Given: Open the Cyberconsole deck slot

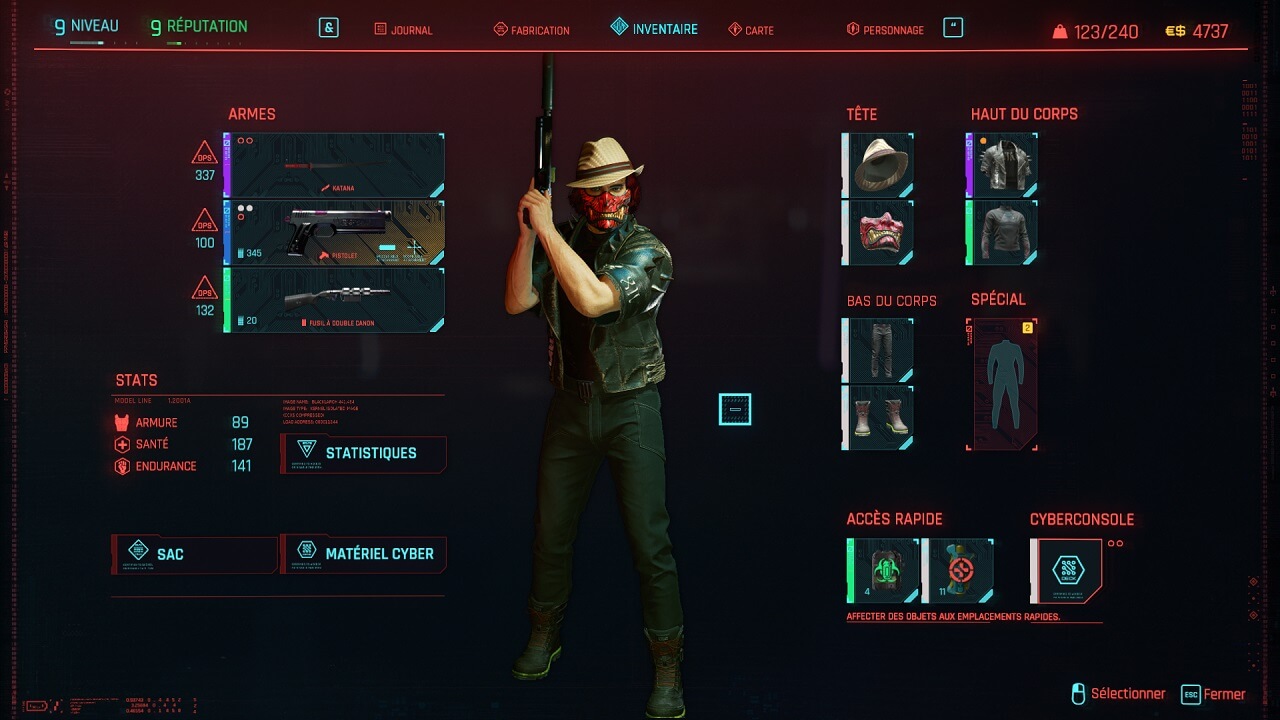Looking at the screenshot, I should click(x=1067, y=571).
